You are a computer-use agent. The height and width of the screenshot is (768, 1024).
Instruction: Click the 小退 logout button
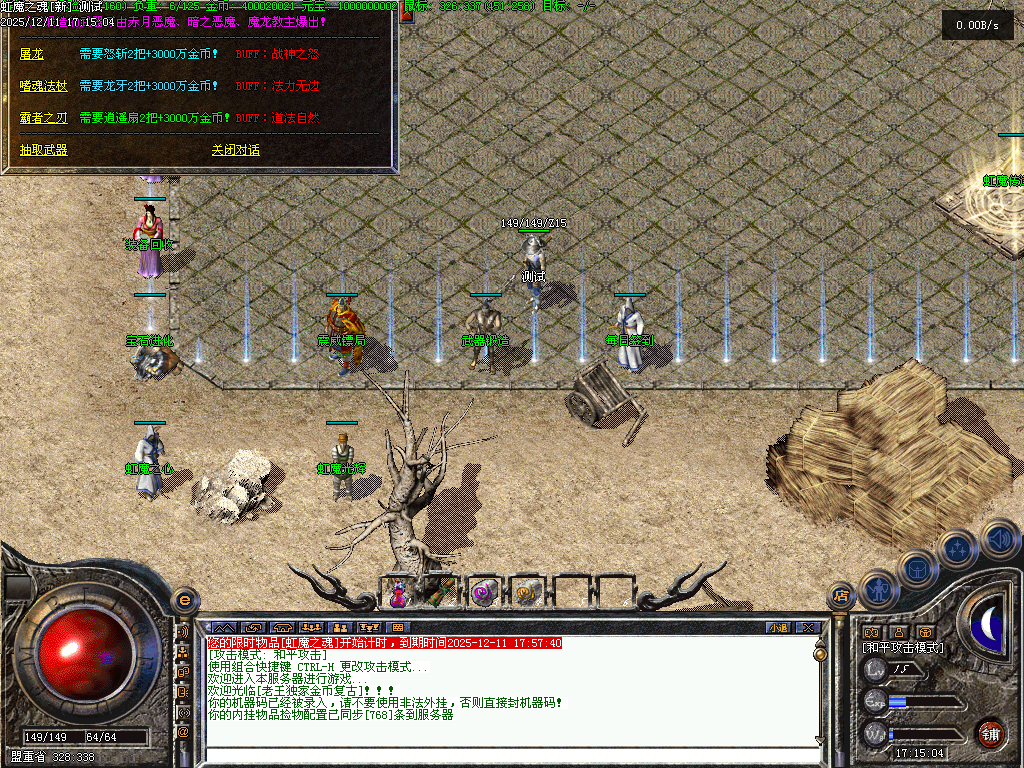click(x=778, y=628)
